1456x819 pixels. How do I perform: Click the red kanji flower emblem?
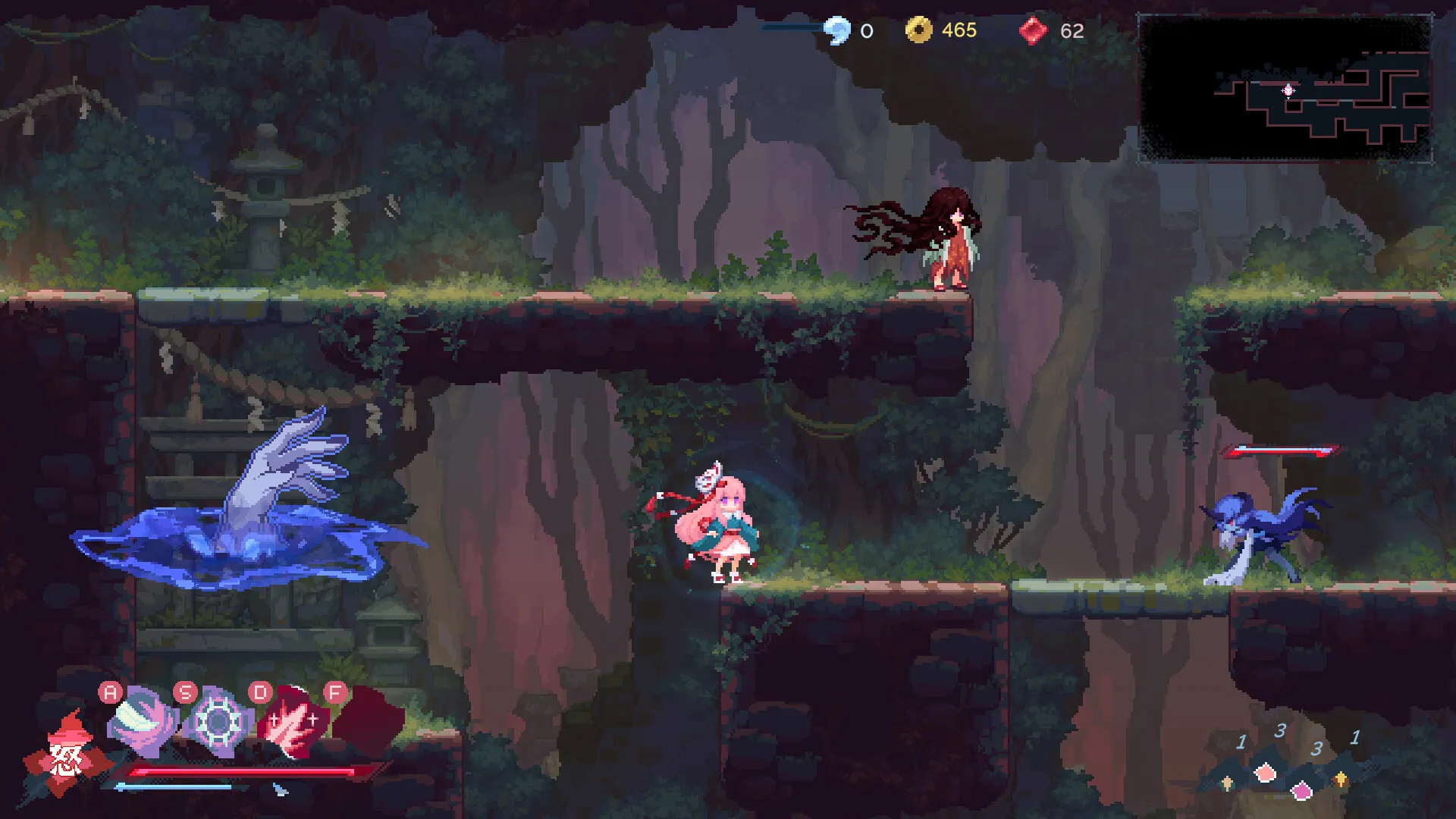pyautogui.click(x=65, y=756)
